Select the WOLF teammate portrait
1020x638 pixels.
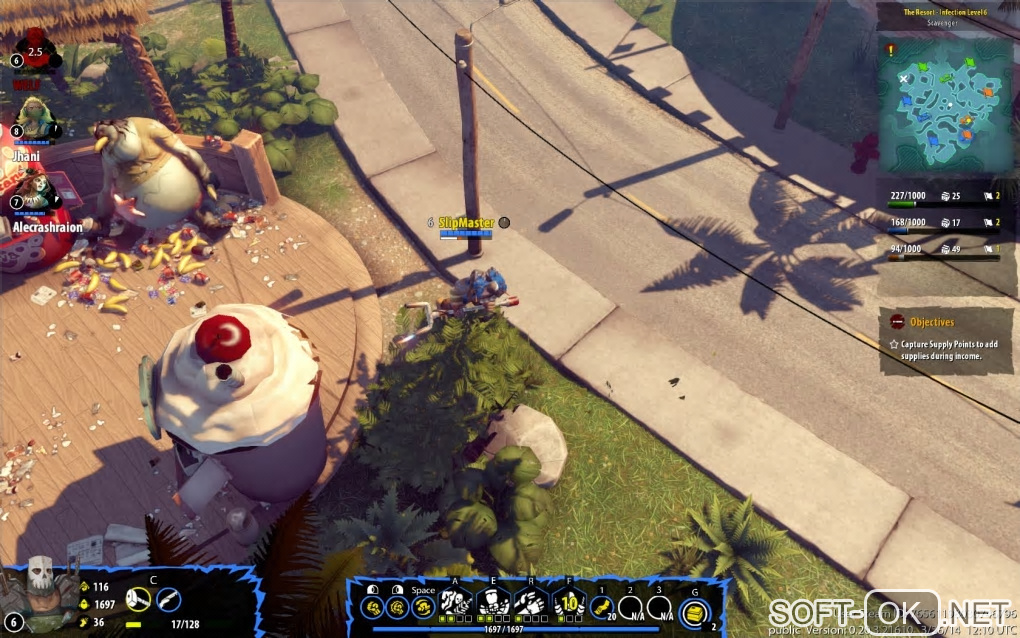pyautogui.click(x=34, y=52)
